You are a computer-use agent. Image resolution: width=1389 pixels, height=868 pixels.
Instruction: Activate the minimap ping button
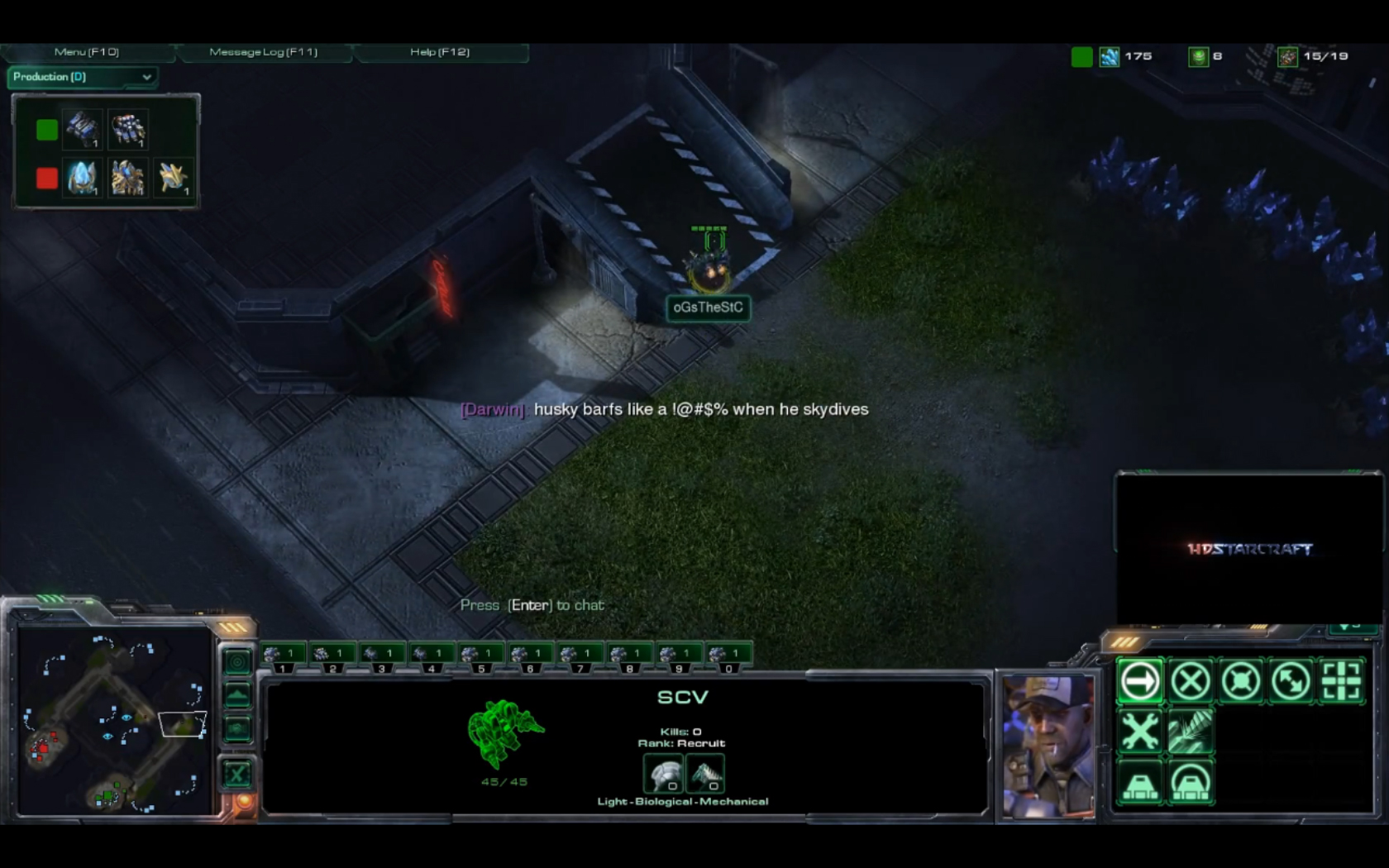tap(237, 661)
